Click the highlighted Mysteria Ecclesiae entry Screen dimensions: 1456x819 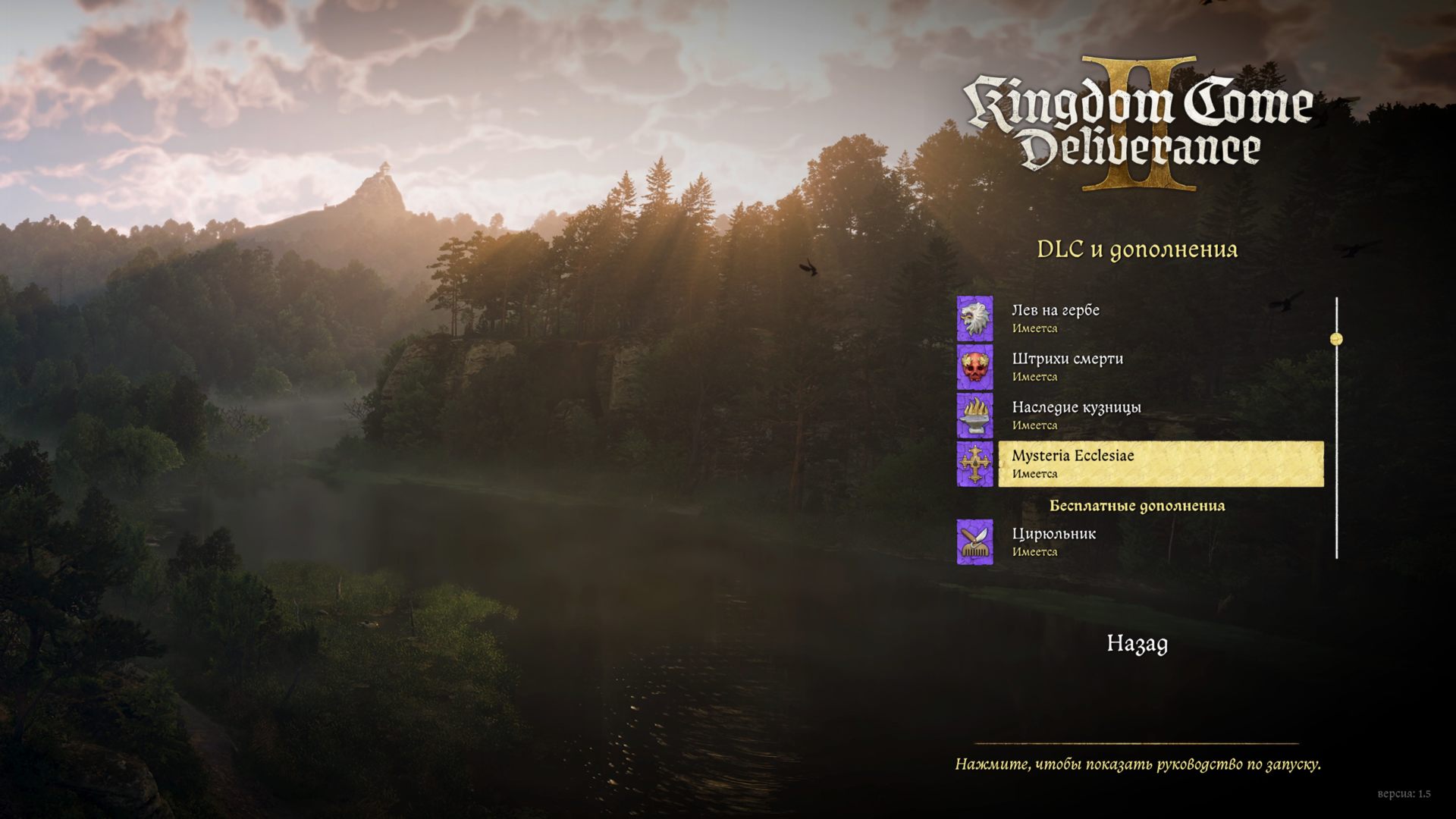click(x=1160, y=463)
